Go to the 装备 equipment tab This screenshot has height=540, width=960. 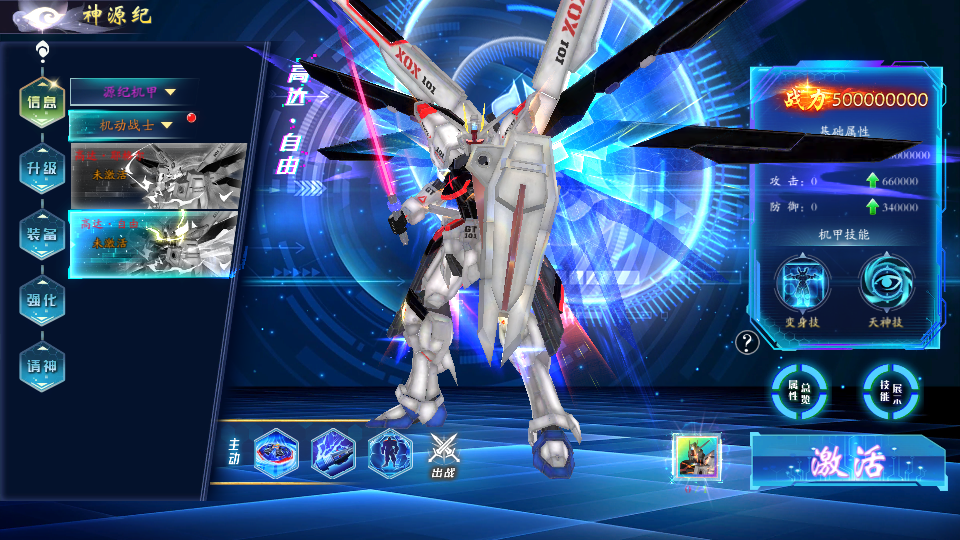click(x=42, y=234)
